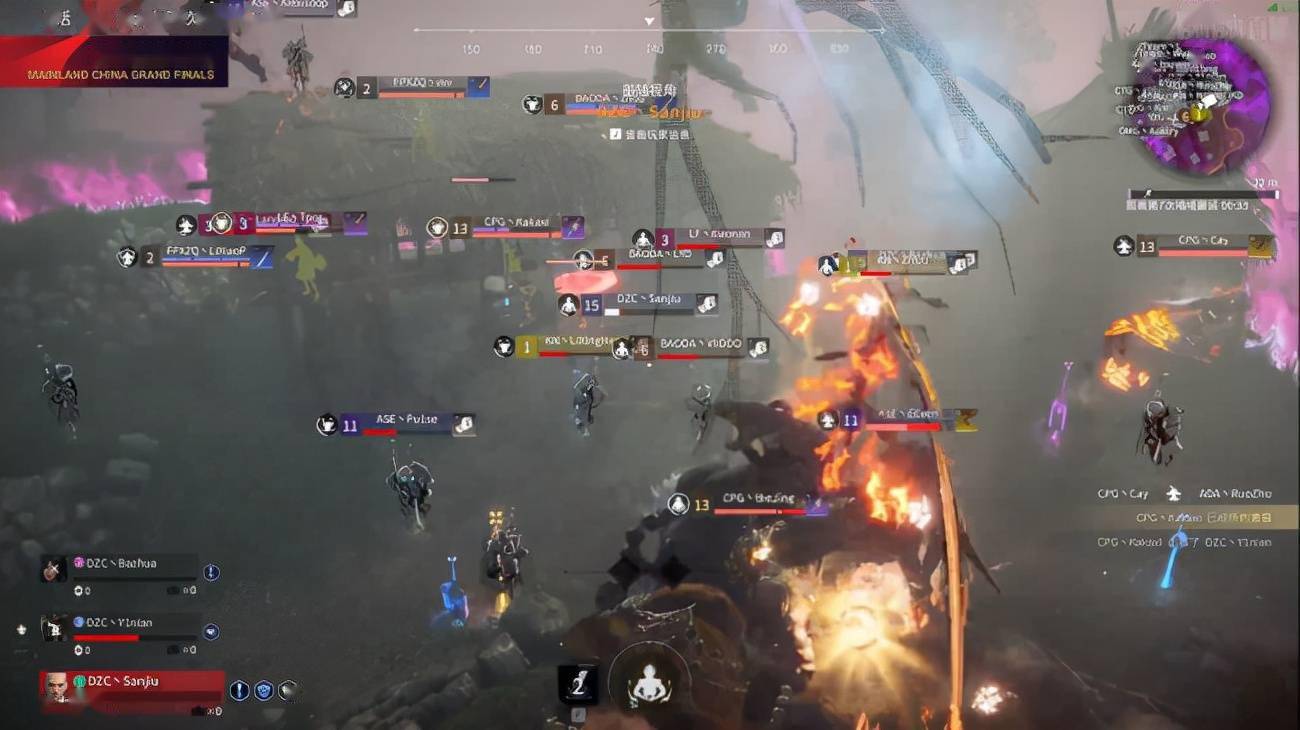This screenshot has height=730, width=1300.
Task: Activate the skill icon numbered 2
Action: coord(578,683)
